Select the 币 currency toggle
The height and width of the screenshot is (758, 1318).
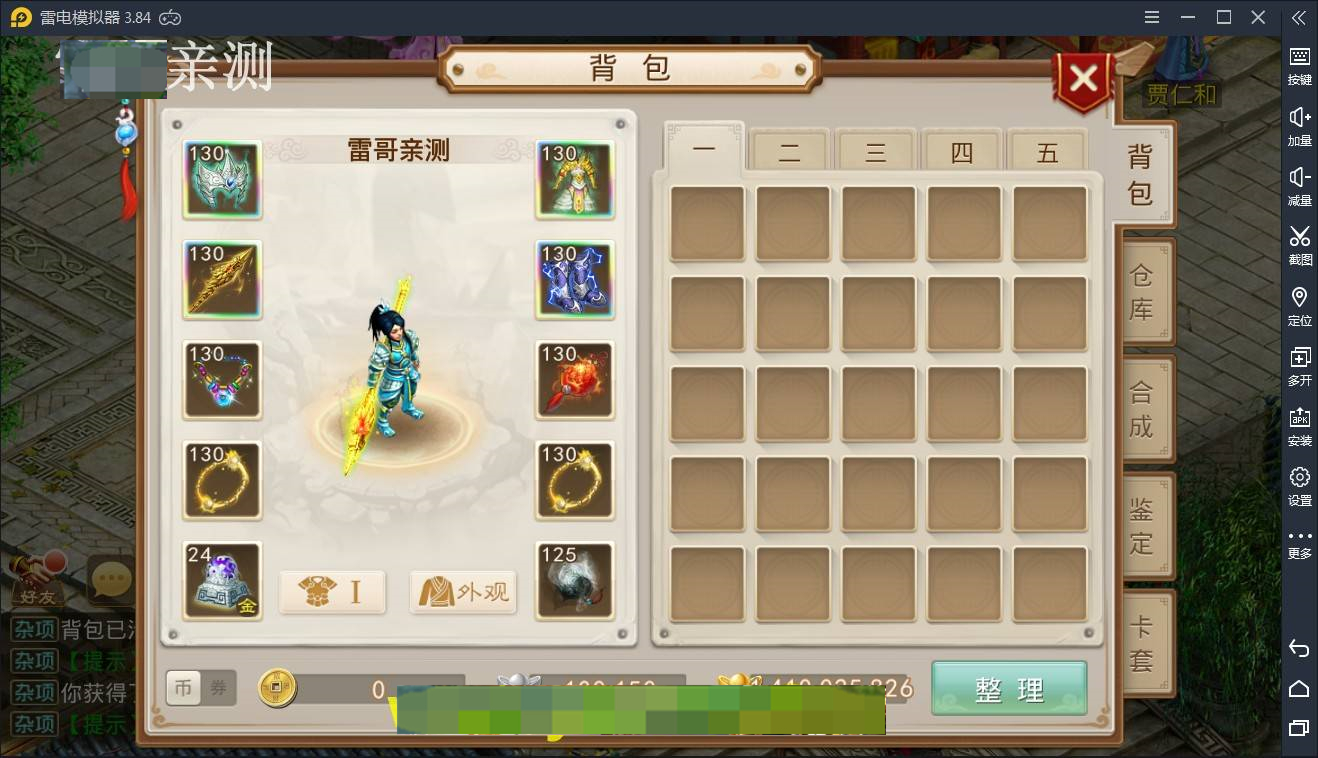[x=184, y=687]
